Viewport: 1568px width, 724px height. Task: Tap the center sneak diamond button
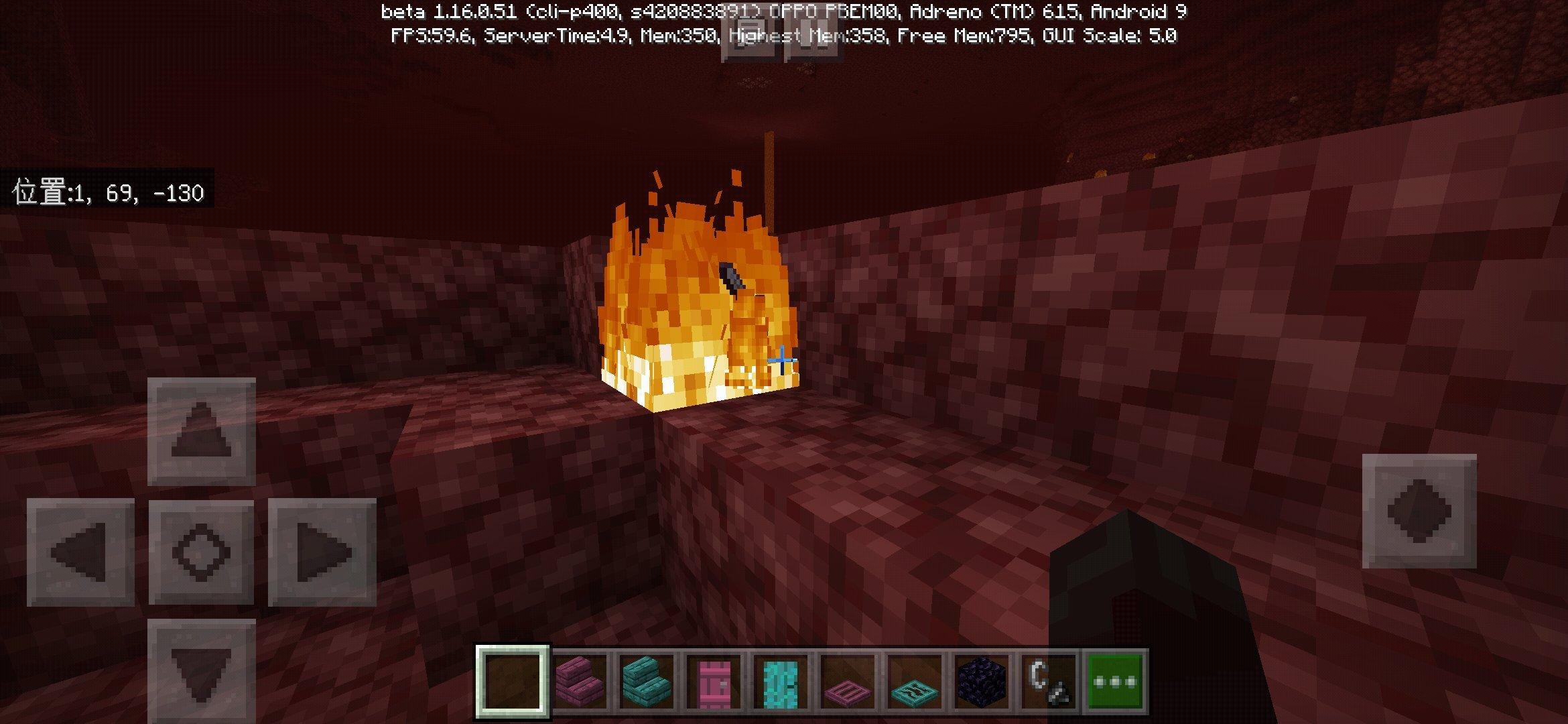pyautogui.click(x=201, y=552)
